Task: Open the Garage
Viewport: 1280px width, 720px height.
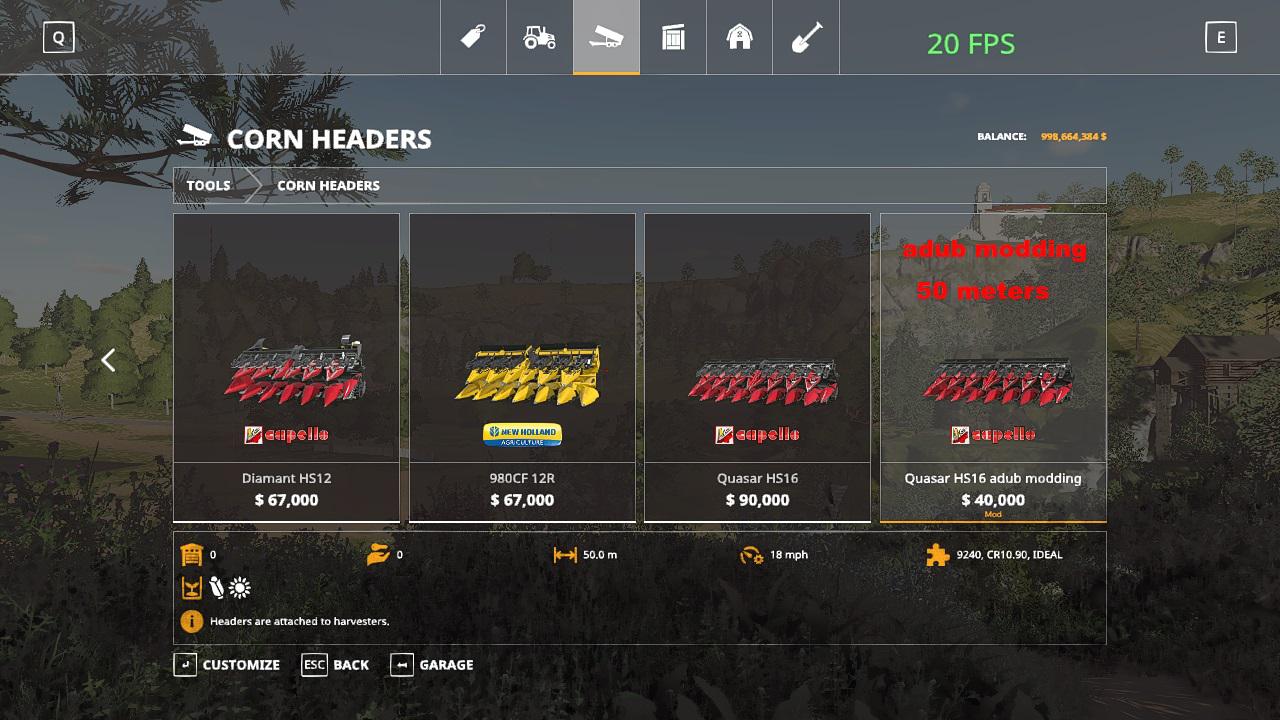Action: [432, 665]
